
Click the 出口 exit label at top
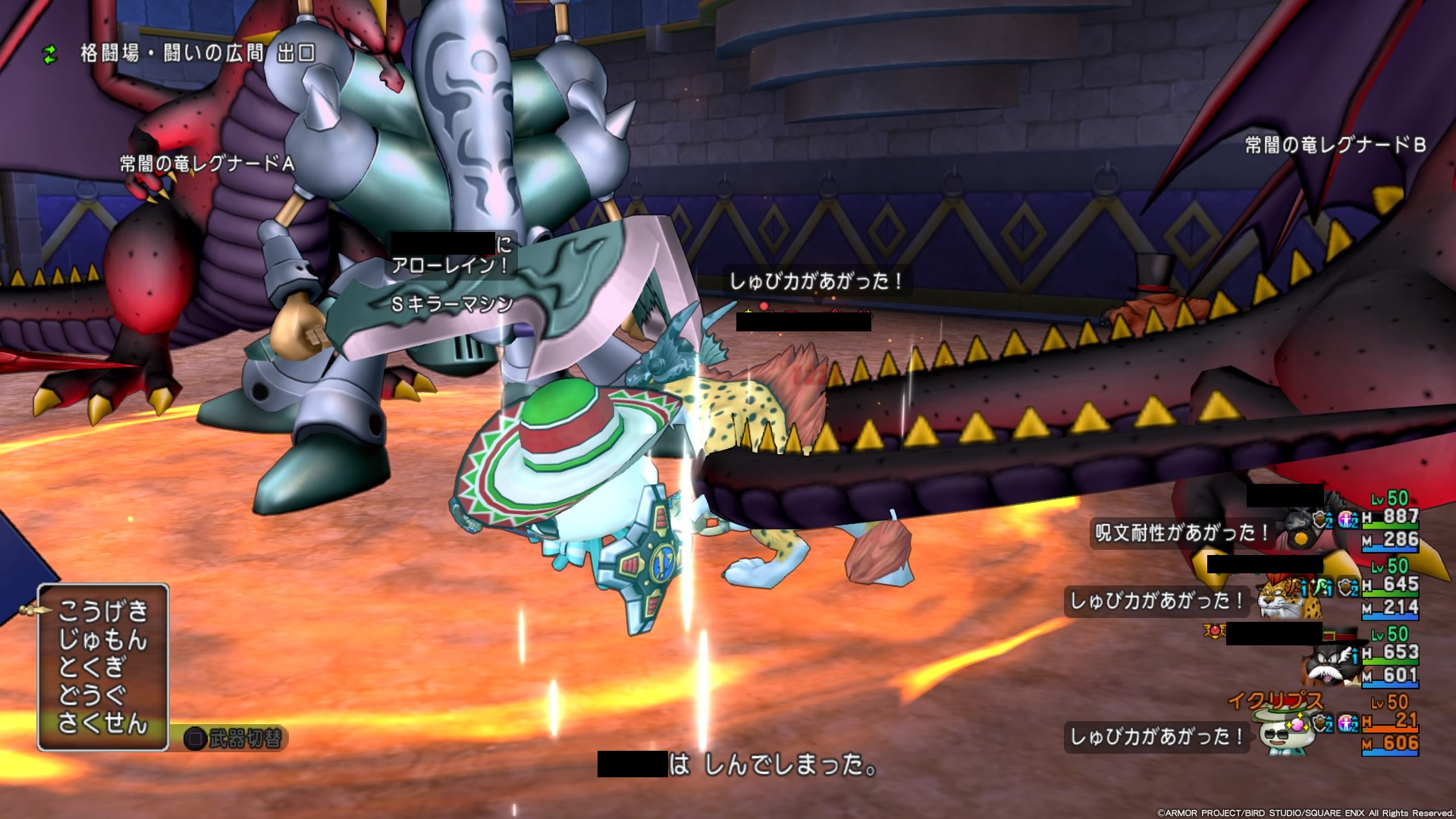pyautogui.click(x=297, y=53)
